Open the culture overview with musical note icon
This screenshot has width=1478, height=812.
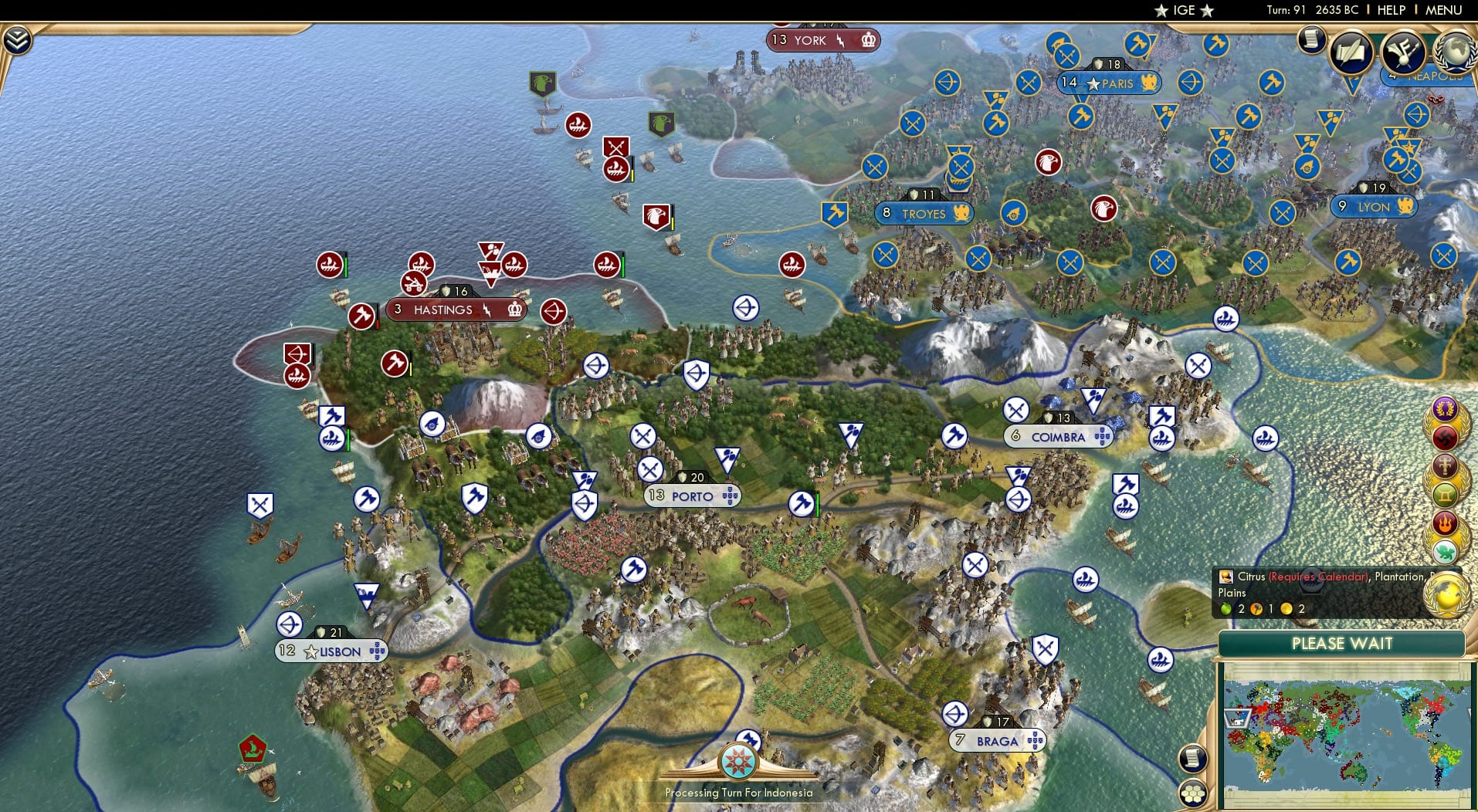coord(1403,52)
